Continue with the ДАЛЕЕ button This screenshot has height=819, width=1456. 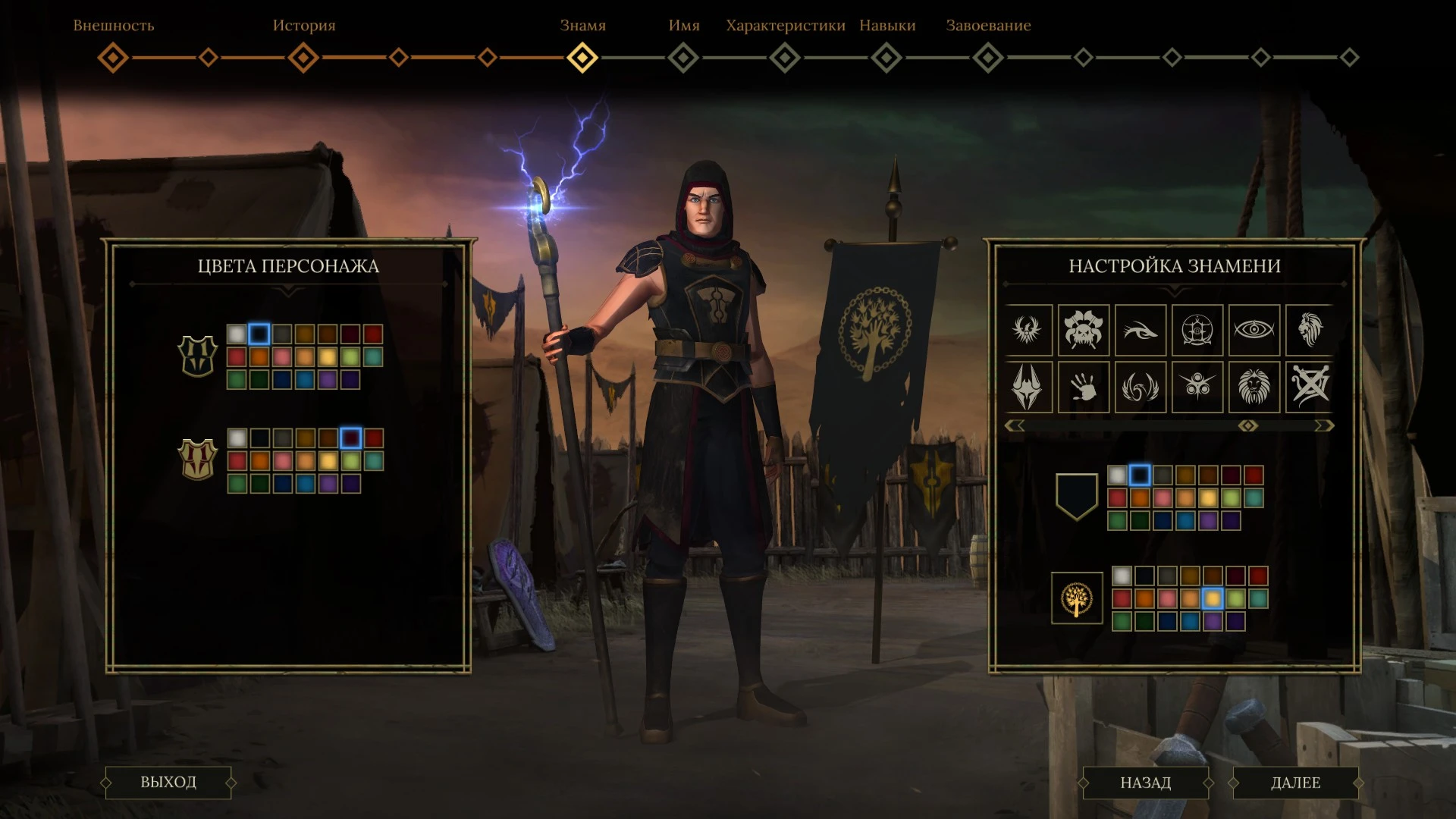pyautogui.click(x=1295, y=783)
